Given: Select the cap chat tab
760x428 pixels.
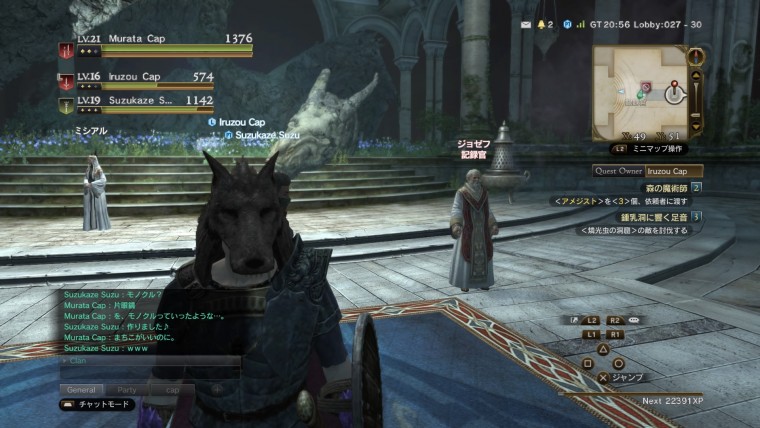Looking at the screenshot, I should 173,388.
